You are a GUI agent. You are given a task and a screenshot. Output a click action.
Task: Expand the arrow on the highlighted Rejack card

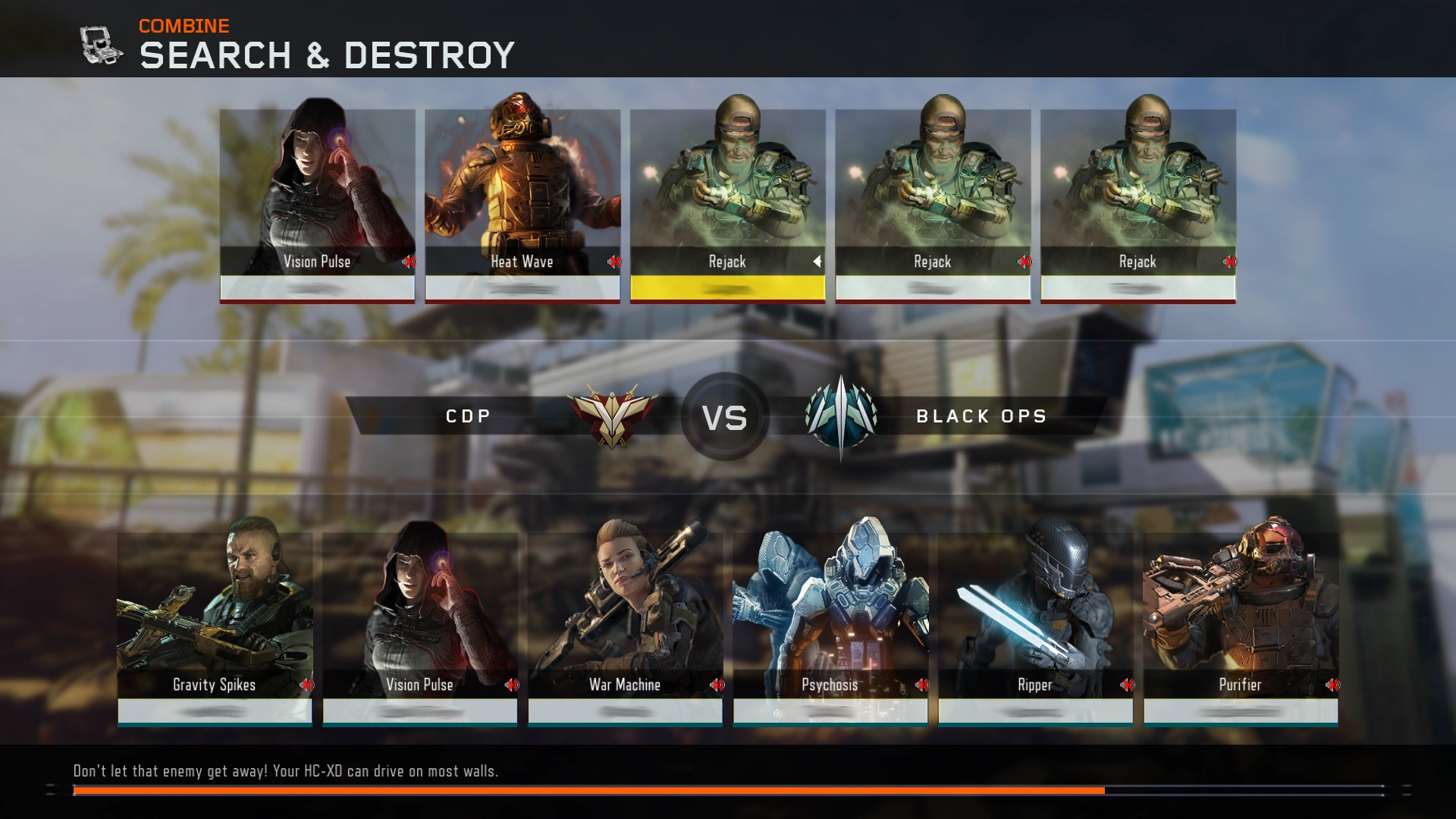click(x=817, y=262)
